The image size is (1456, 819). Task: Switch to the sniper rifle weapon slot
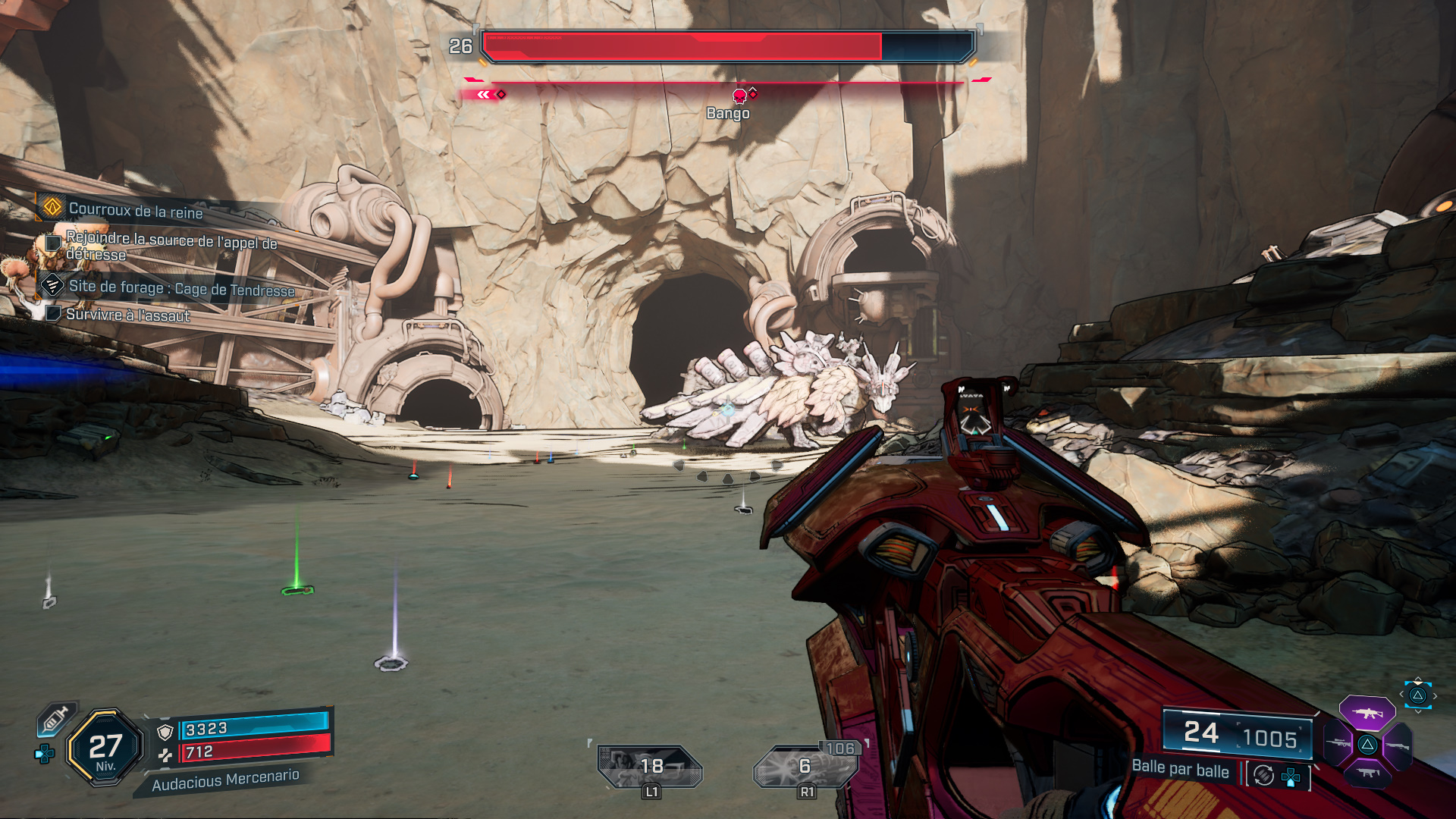pyautogui.click(x=1338, y=743)
